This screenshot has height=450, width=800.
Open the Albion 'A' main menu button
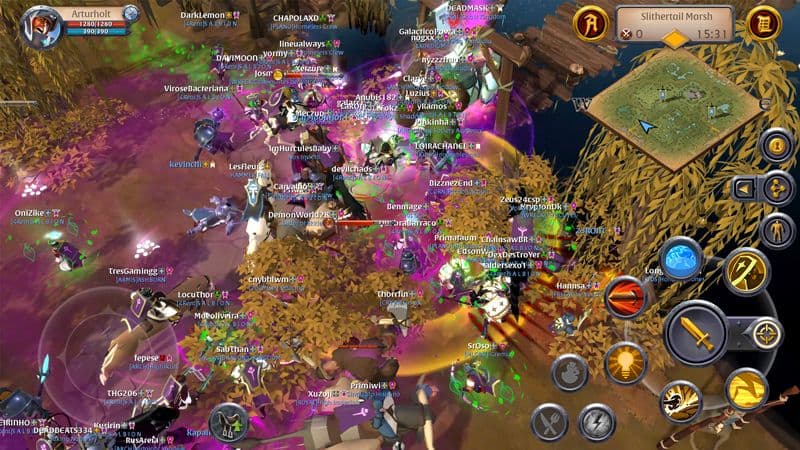[x=591, y=21]
